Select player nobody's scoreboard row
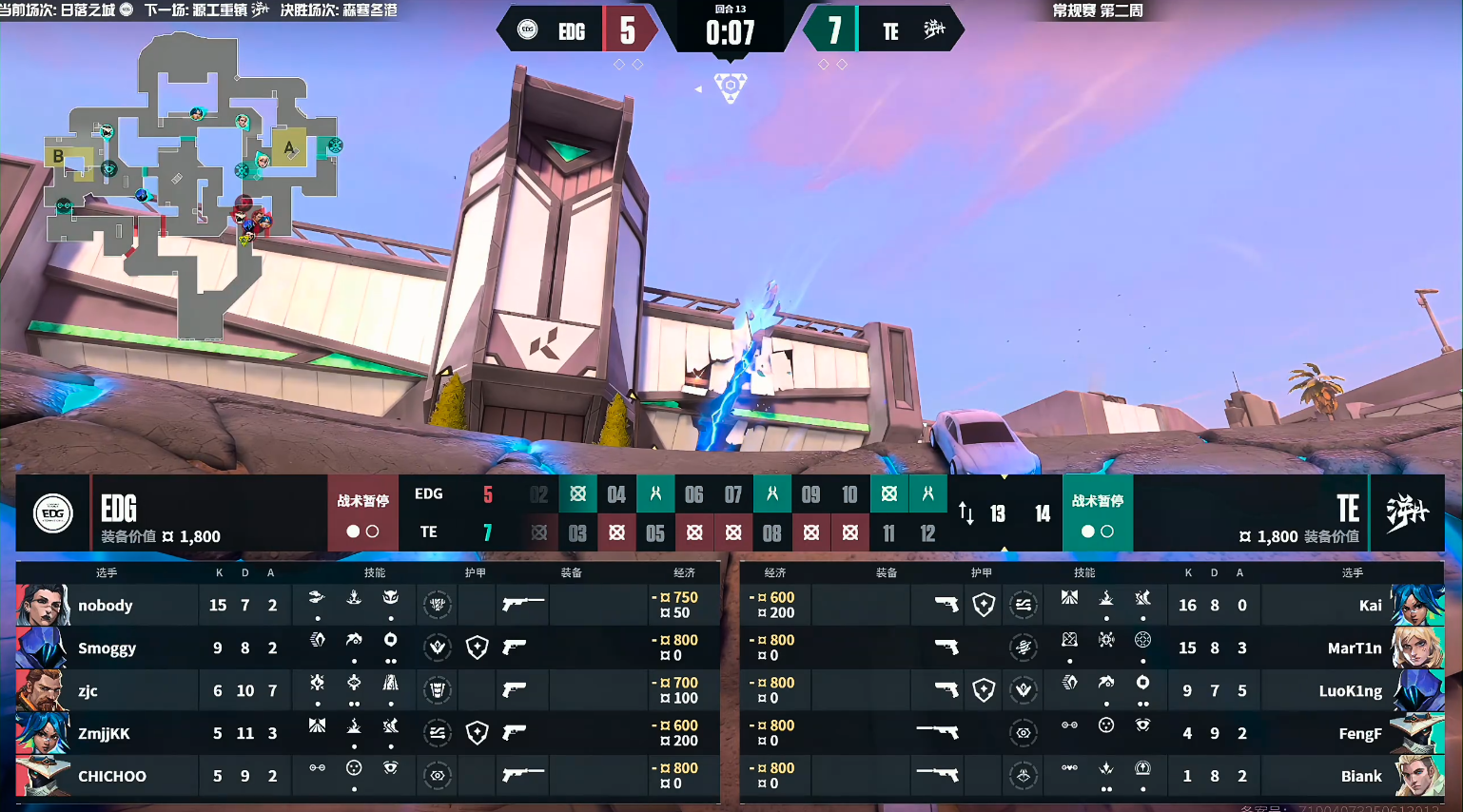Screen dimensions: 1463x812 pos(366,605)
